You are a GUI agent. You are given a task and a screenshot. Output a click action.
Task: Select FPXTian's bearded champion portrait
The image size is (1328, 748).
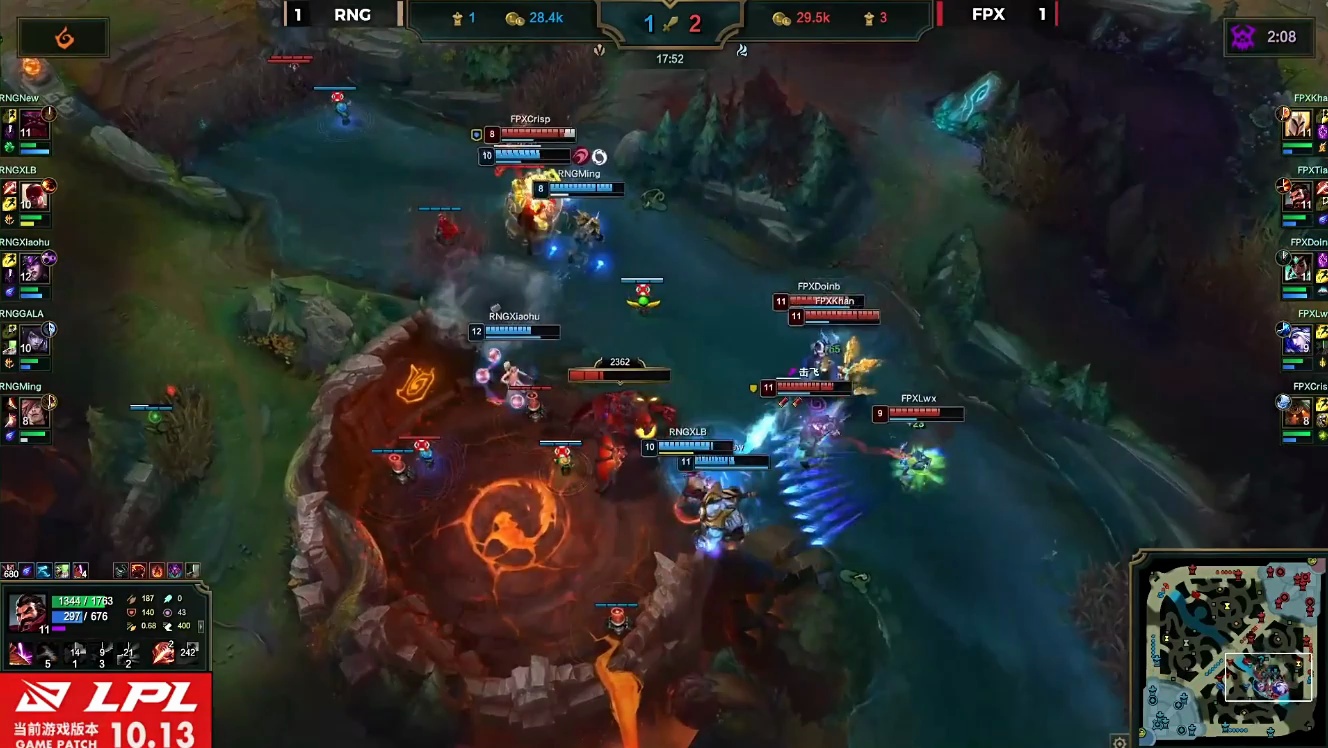[x=1298, y=196]
